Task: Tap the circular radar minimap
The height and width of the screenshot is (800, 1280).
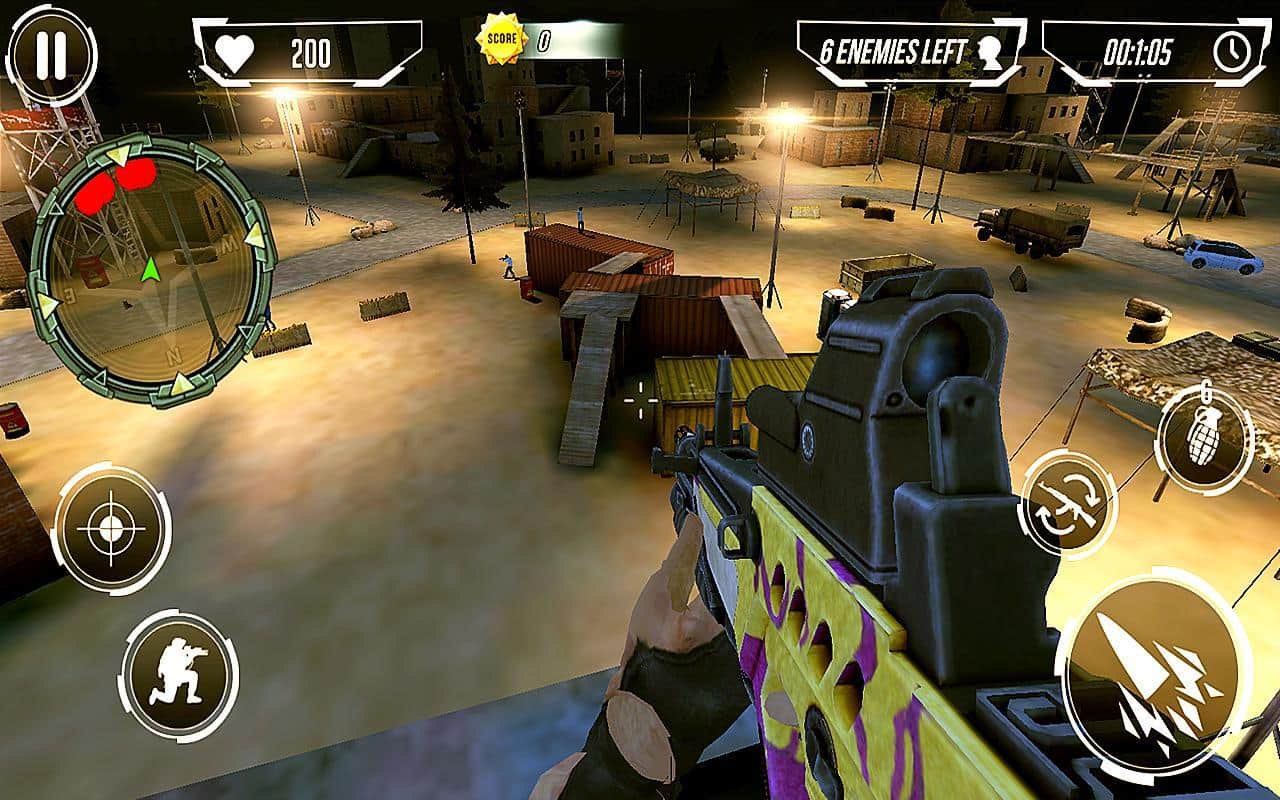Action: coord(150,270)
